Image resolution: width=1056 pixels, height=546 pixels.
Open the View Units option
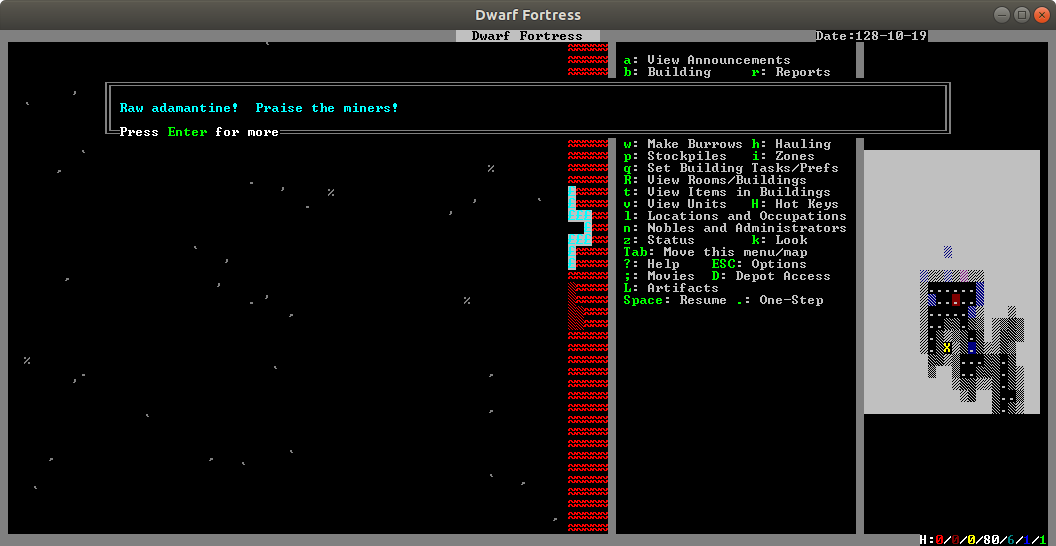[x=686, y=204]
